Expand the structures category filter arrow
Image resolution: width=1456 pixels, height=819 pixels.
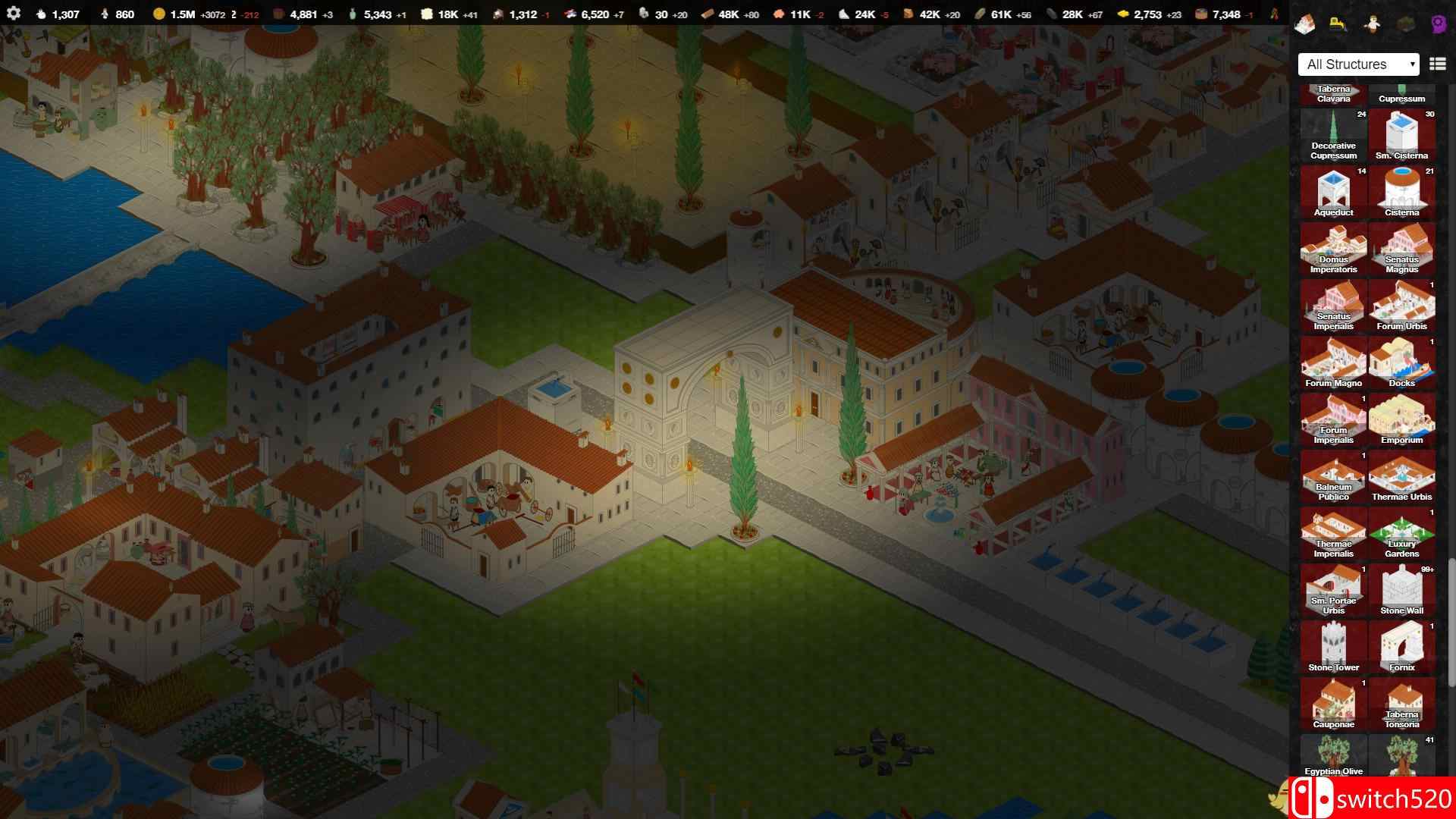coord(1414,64)
